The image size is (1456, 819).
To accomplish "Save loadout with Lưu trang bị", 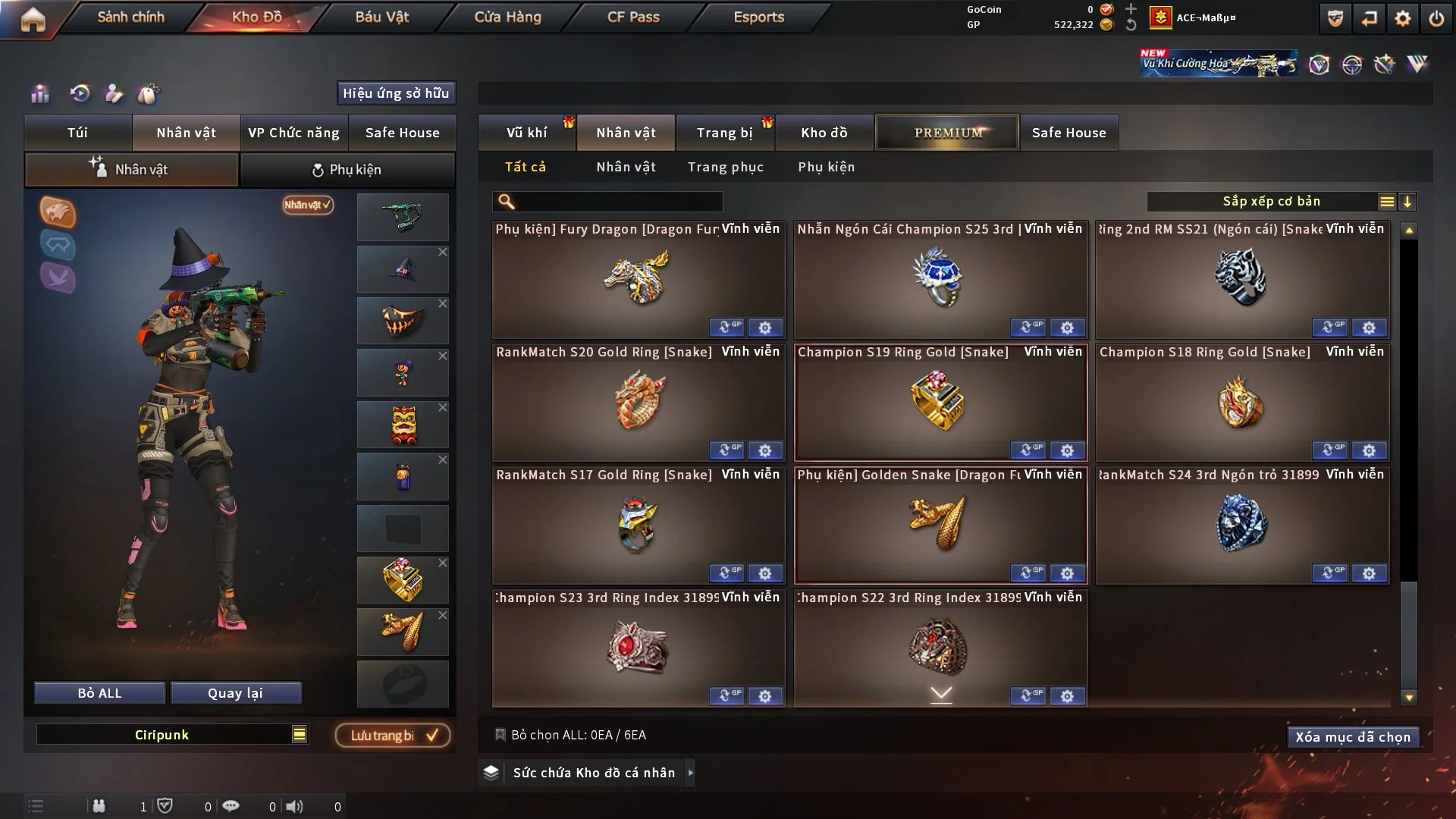I will [x=393, y=736].
